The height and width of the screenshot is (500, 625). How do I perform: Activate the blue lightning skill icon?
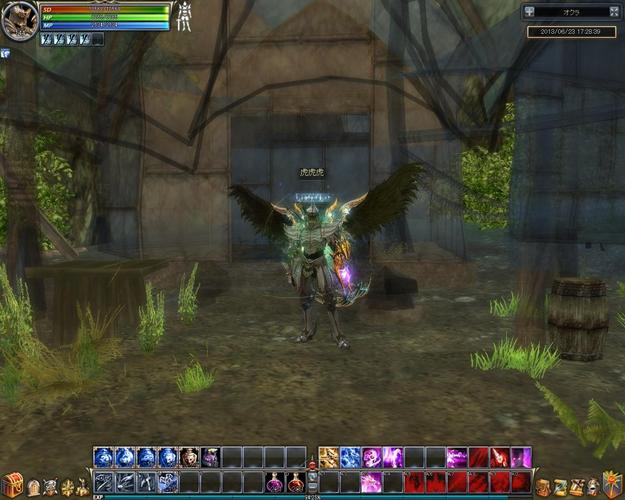click(350, 458)
